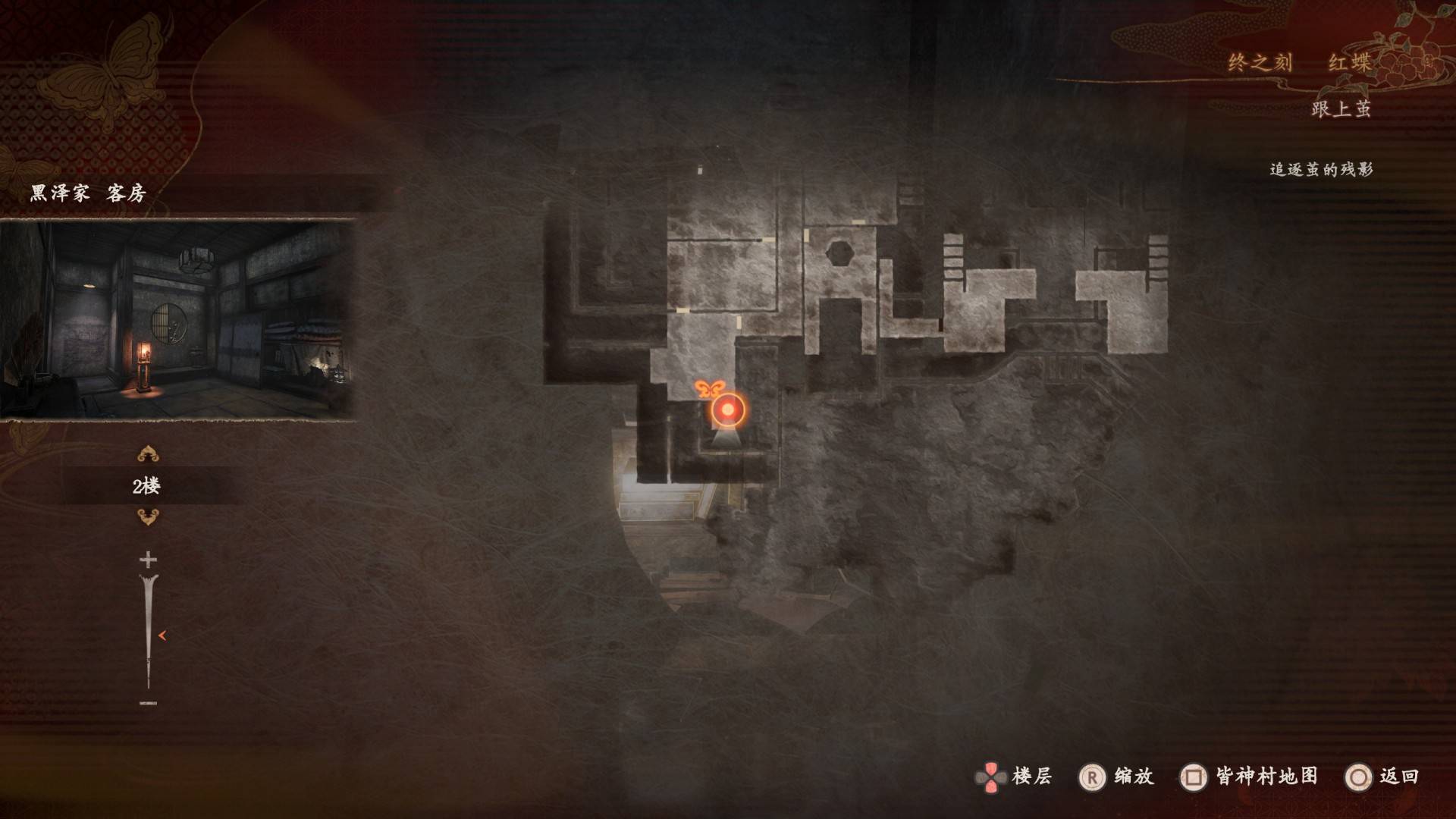Select the red player position marker
The image size is (1456, 819).
pos(728,409)
